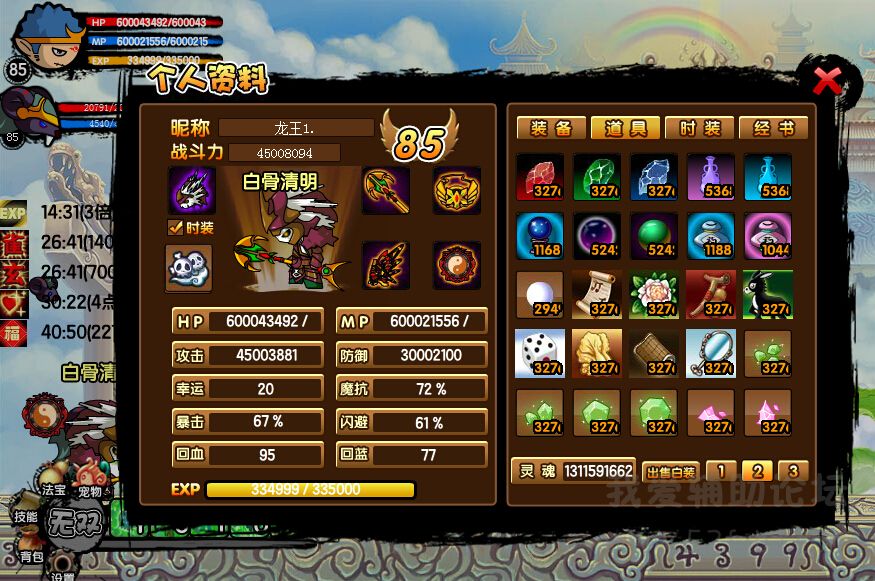
Task: Select the red ruby gem item
Action: pos(540,177)
